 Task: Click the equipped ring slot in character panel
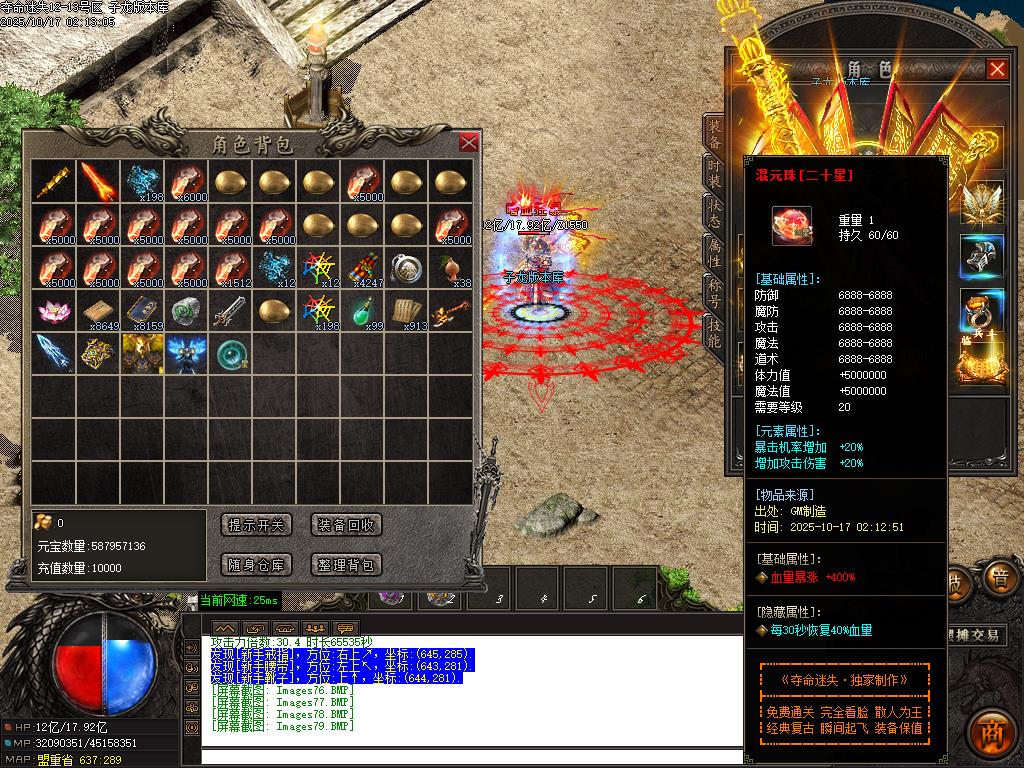[x=980, y=310]
